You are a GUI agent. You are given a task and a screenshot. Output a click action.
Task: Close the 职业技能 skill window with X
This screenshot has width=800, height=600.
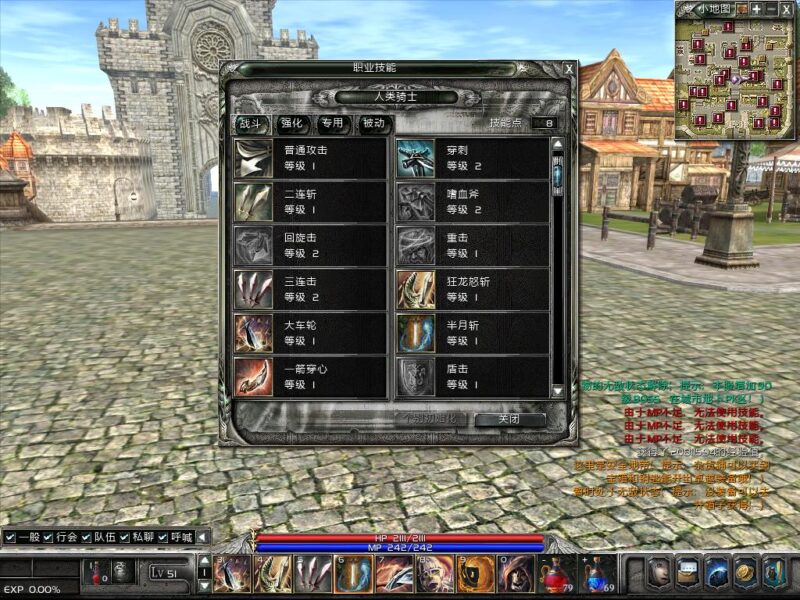click(x=569, y=68)
